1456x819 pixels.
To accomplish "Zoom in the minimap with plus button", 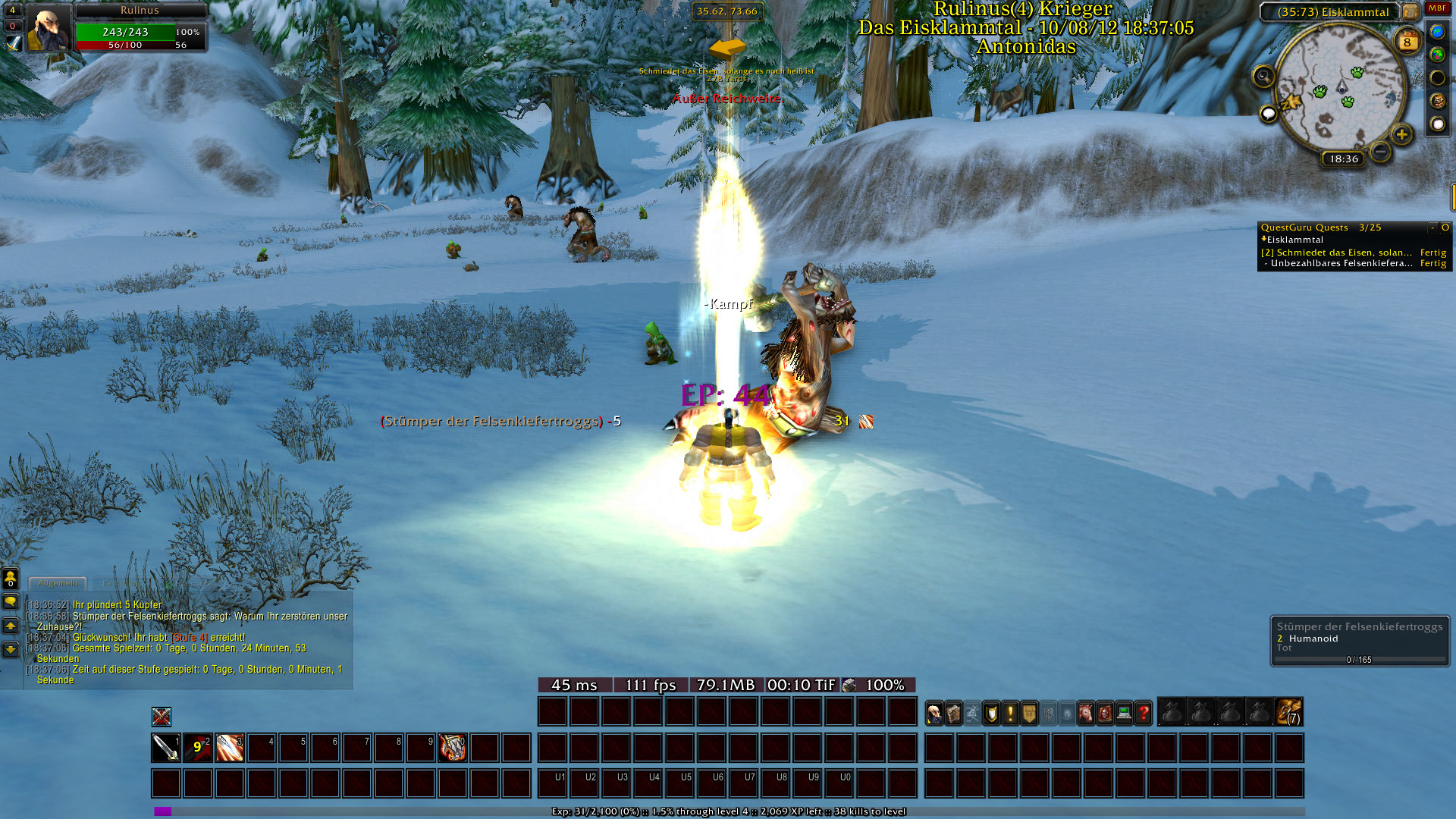I will pyautogui.click(x=1401, y=135).
